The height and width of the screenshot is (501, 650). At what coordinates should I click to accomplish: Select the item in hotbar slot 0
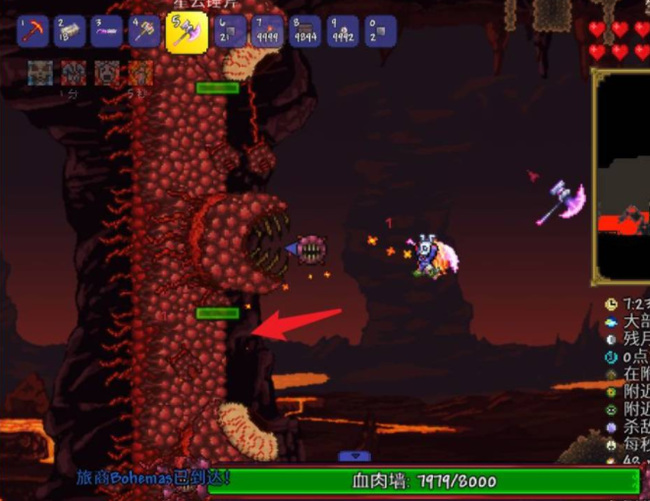[x=380, y=31]
